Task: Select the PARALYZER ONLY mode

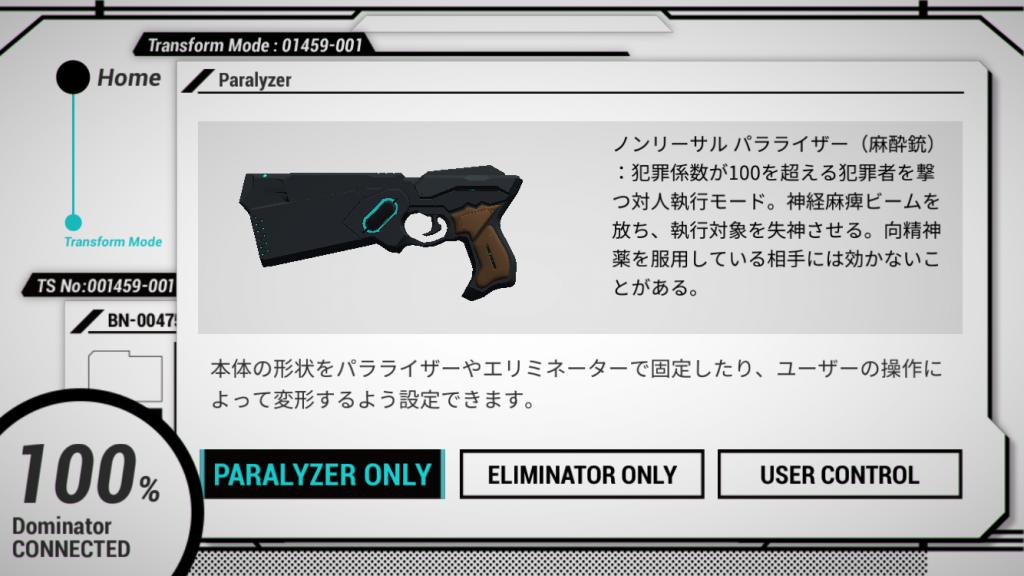Action: click(x=322, y=474)
